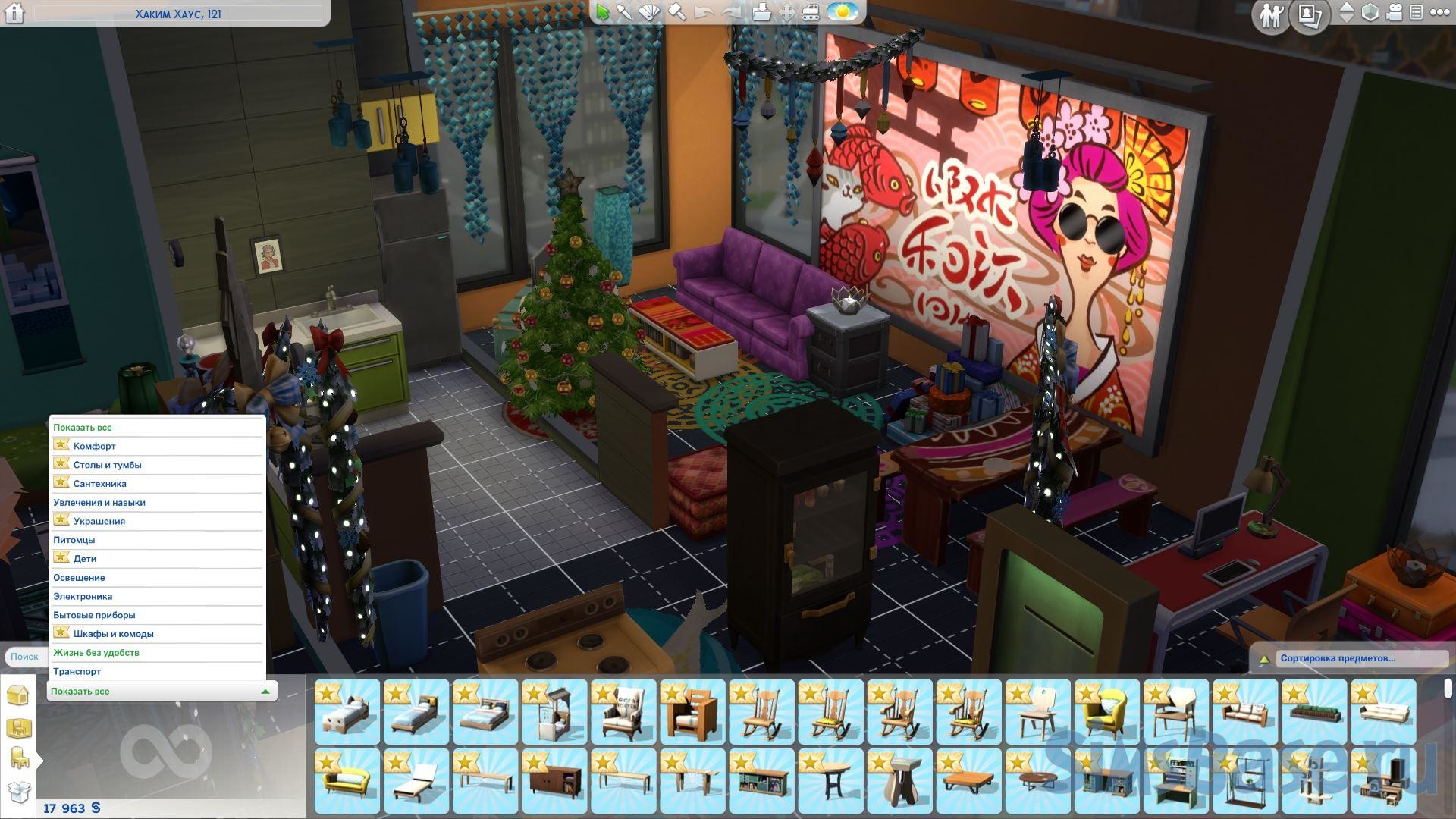Activate the sledgehammer demolish tool

pos(676,12)
